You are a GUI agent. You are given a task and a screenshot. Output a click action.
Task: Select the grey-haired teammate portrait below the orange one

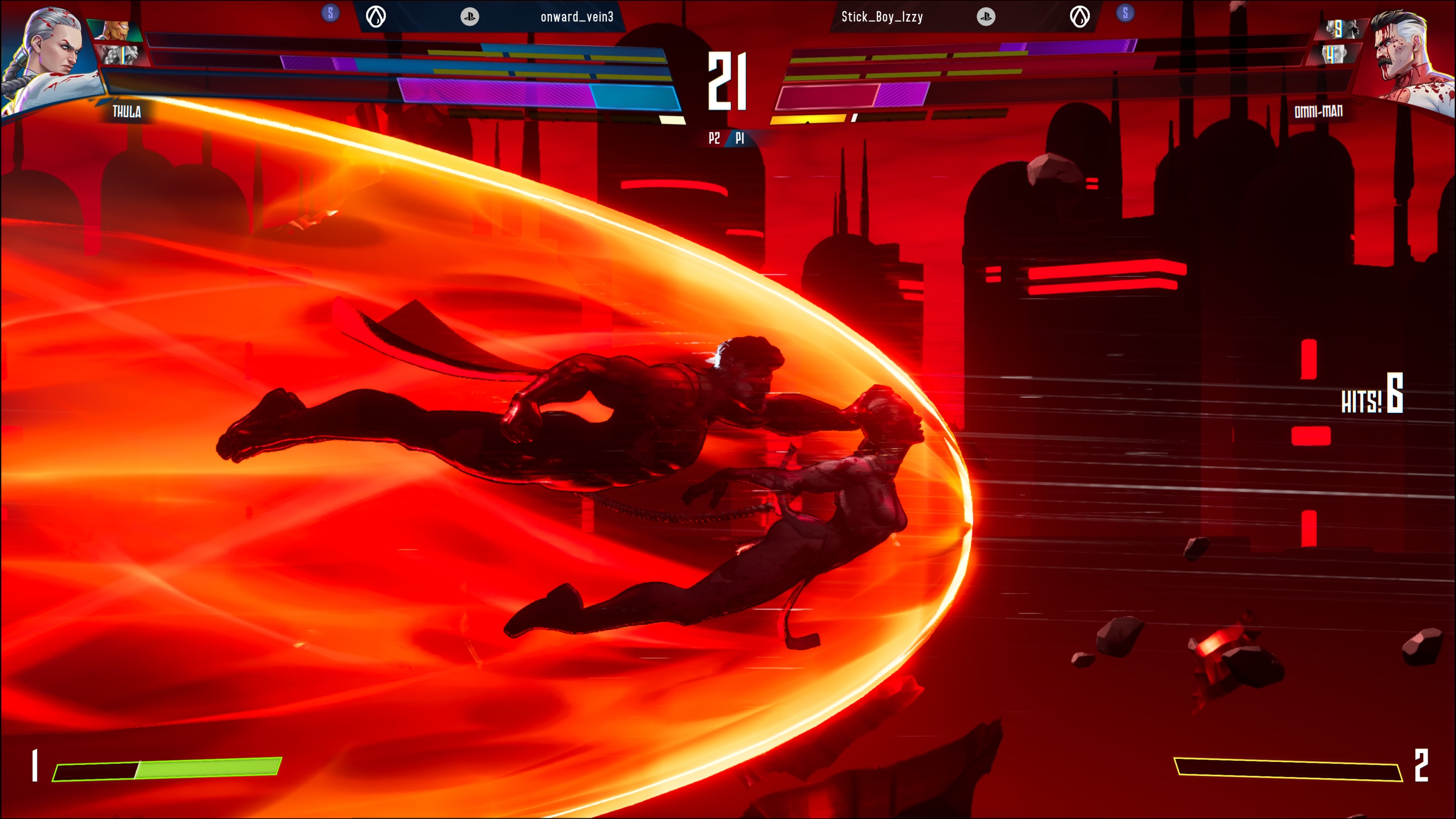point(120,55)
